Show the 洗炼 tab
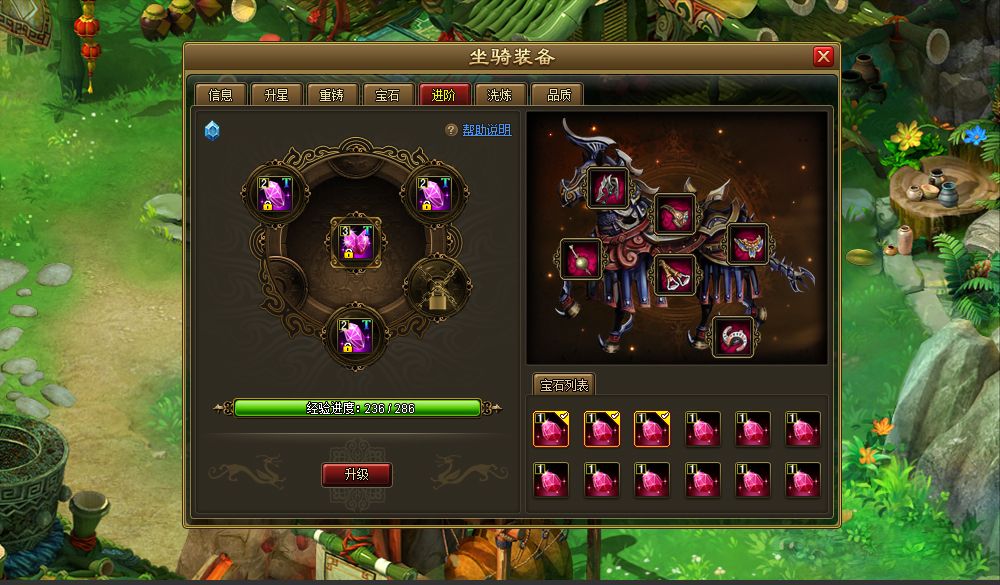The image size is (1000, 585). (500, 95)
